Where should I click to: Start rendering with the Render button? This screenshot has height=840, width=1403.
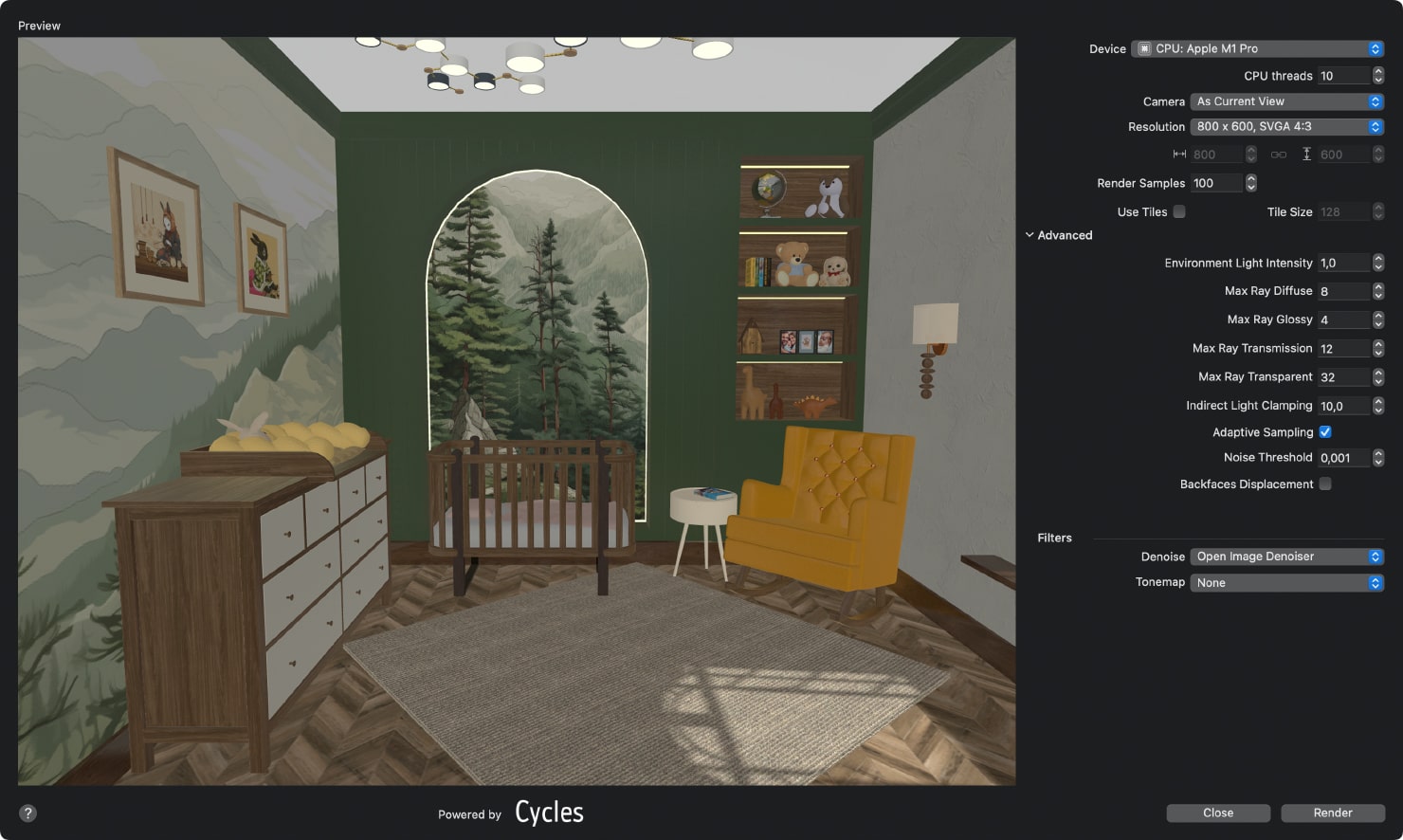(1332, 813)
